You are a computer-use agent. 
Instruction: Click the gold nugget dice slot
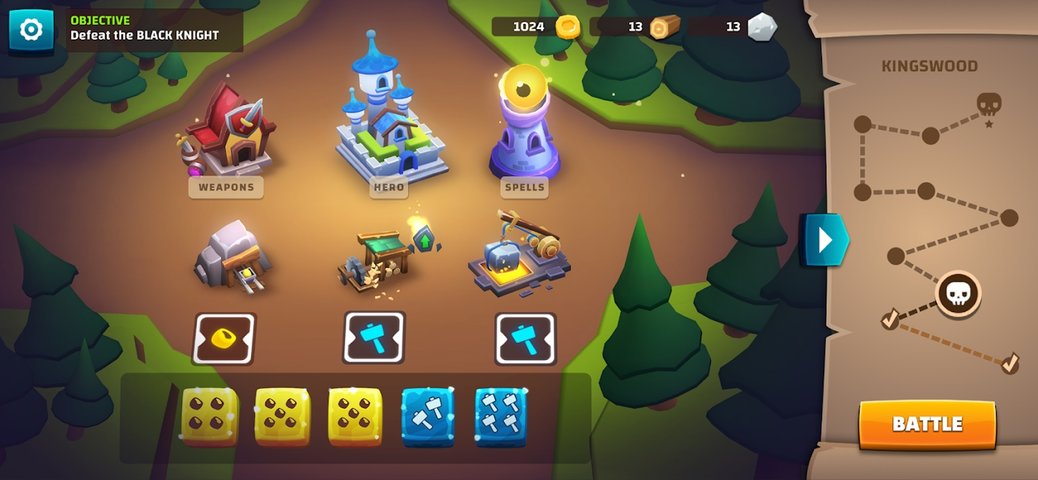tap(224, 338)
